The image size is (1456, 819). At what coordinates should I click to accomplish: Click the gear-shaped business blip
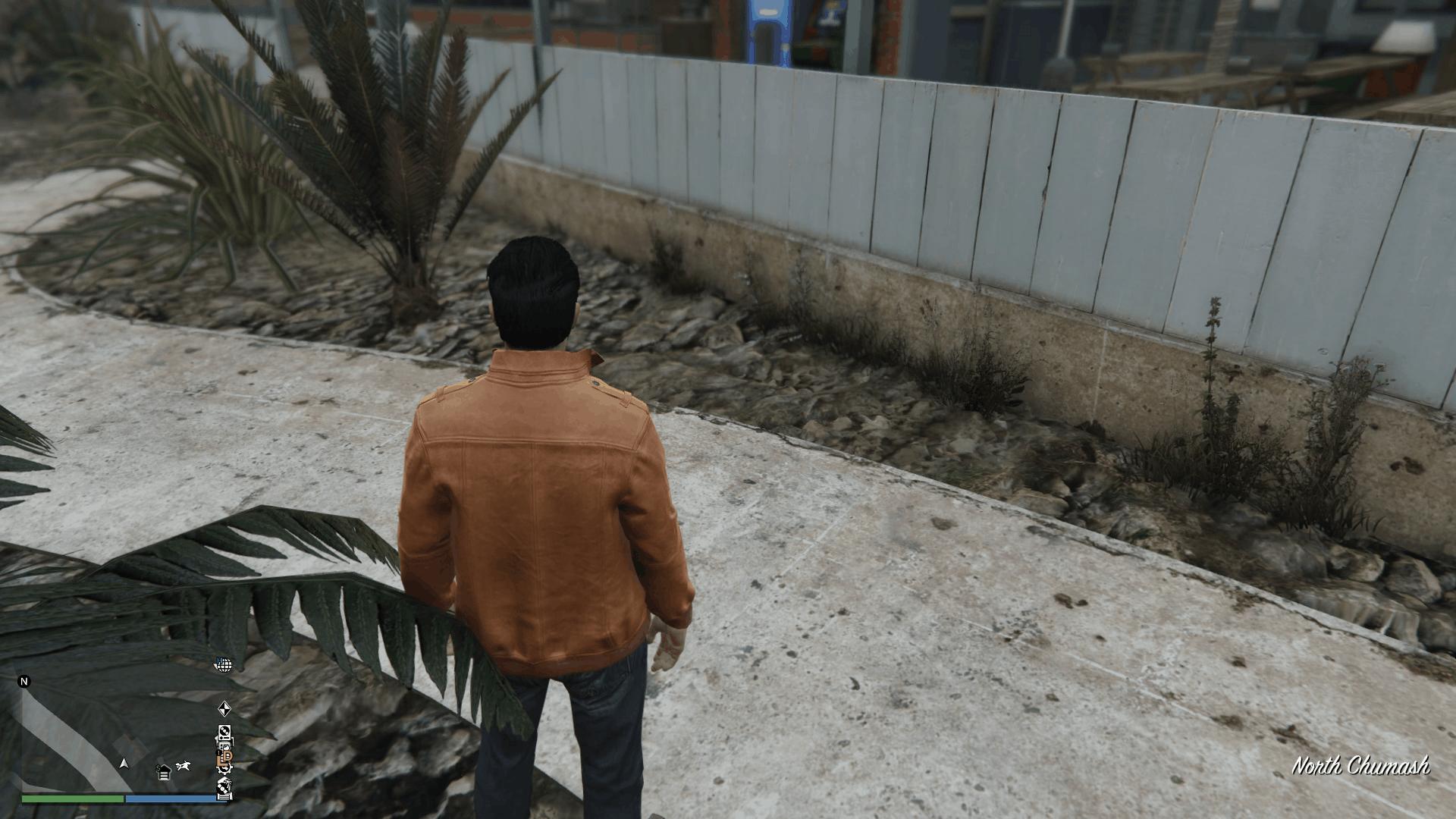225,770
